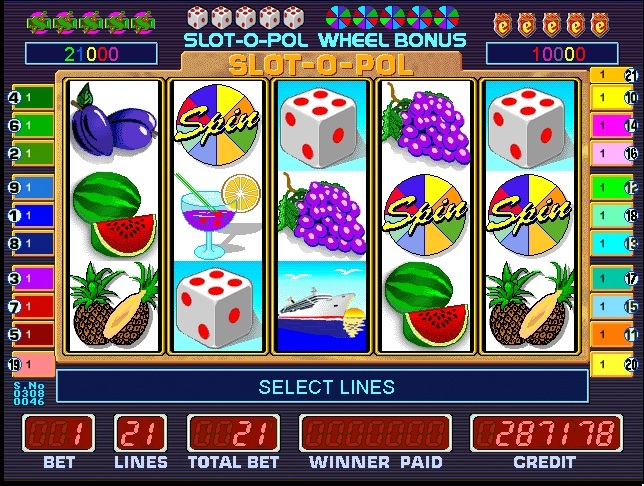Viewport: 644px width, 486px height.
Task: Choose the line 18 marker
Action: [x=614, y=215]
